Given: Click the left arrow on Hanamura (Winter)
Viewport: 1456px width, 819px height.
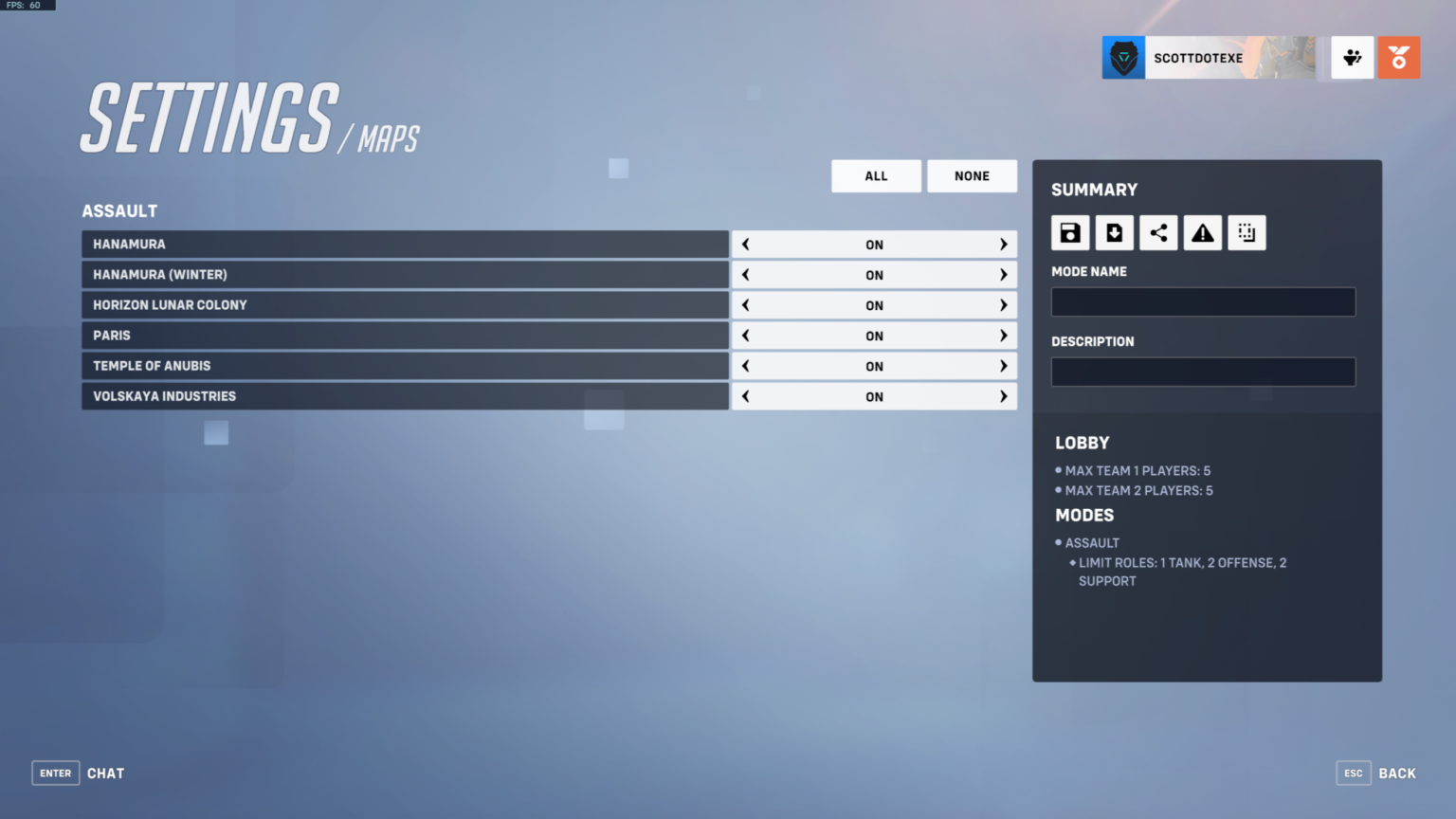Looking at the screenshot, I should tap(745, 274).
